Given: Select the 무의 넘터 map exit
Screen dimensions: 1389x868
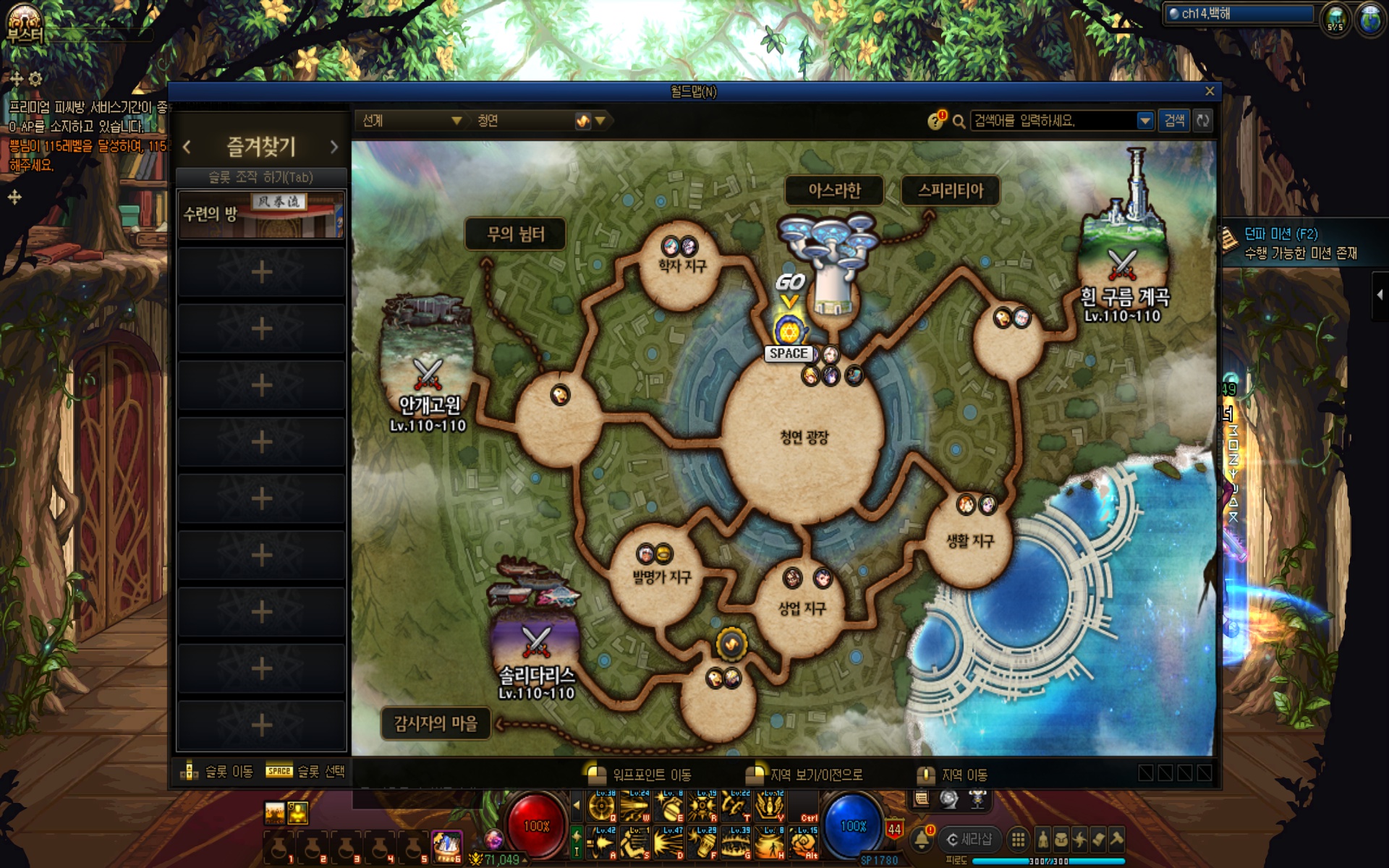Looking at the screenshot, I should point(515,234).
